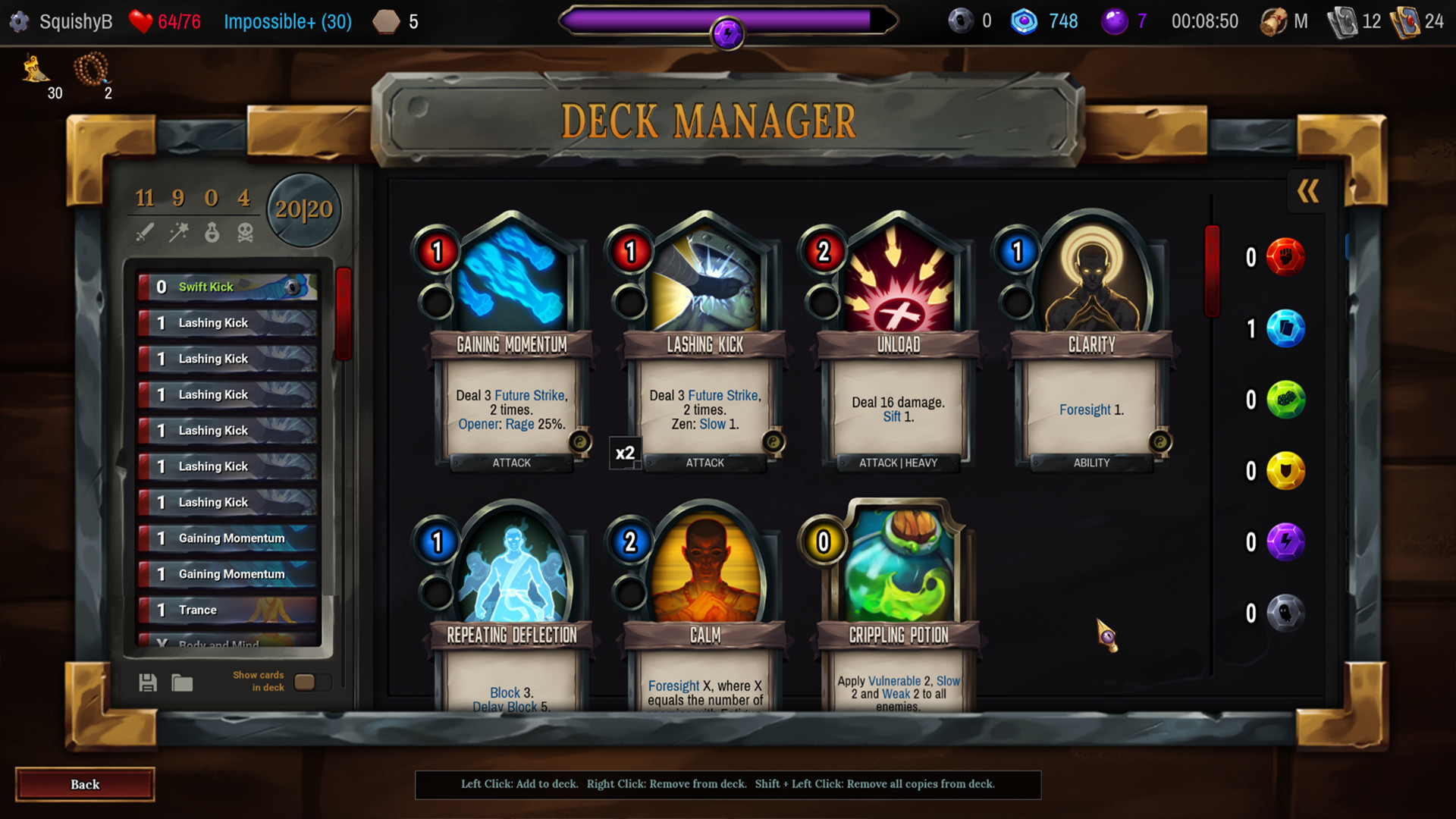Open the settings gear in the top bar
Viewport: 1456px width, 819px height.
[19, 21]
